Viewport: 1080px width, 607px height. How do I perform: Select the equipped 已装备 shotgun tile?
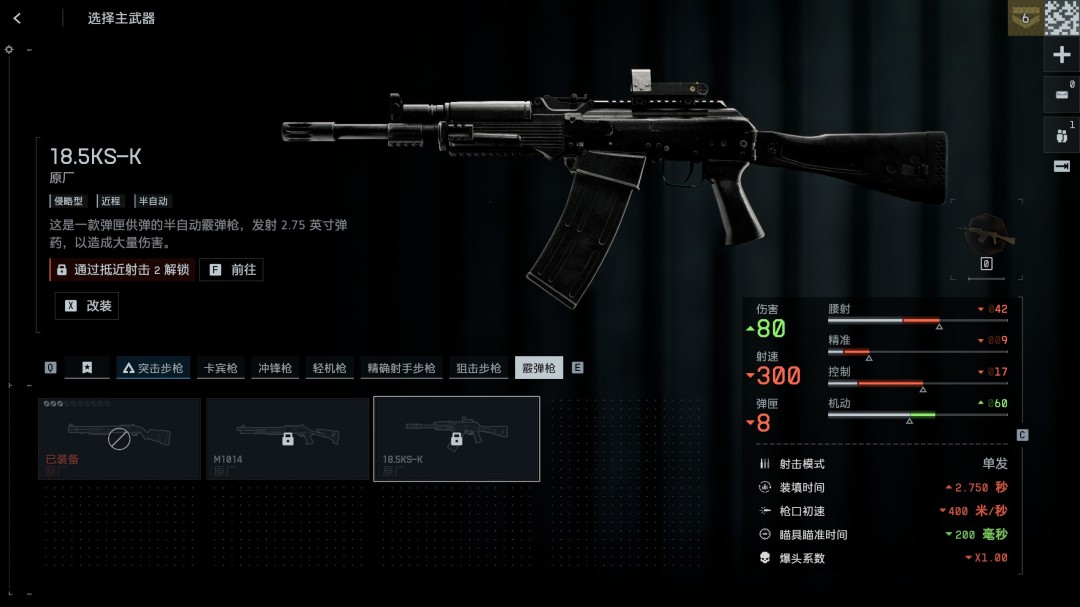(x=119, y=439)
